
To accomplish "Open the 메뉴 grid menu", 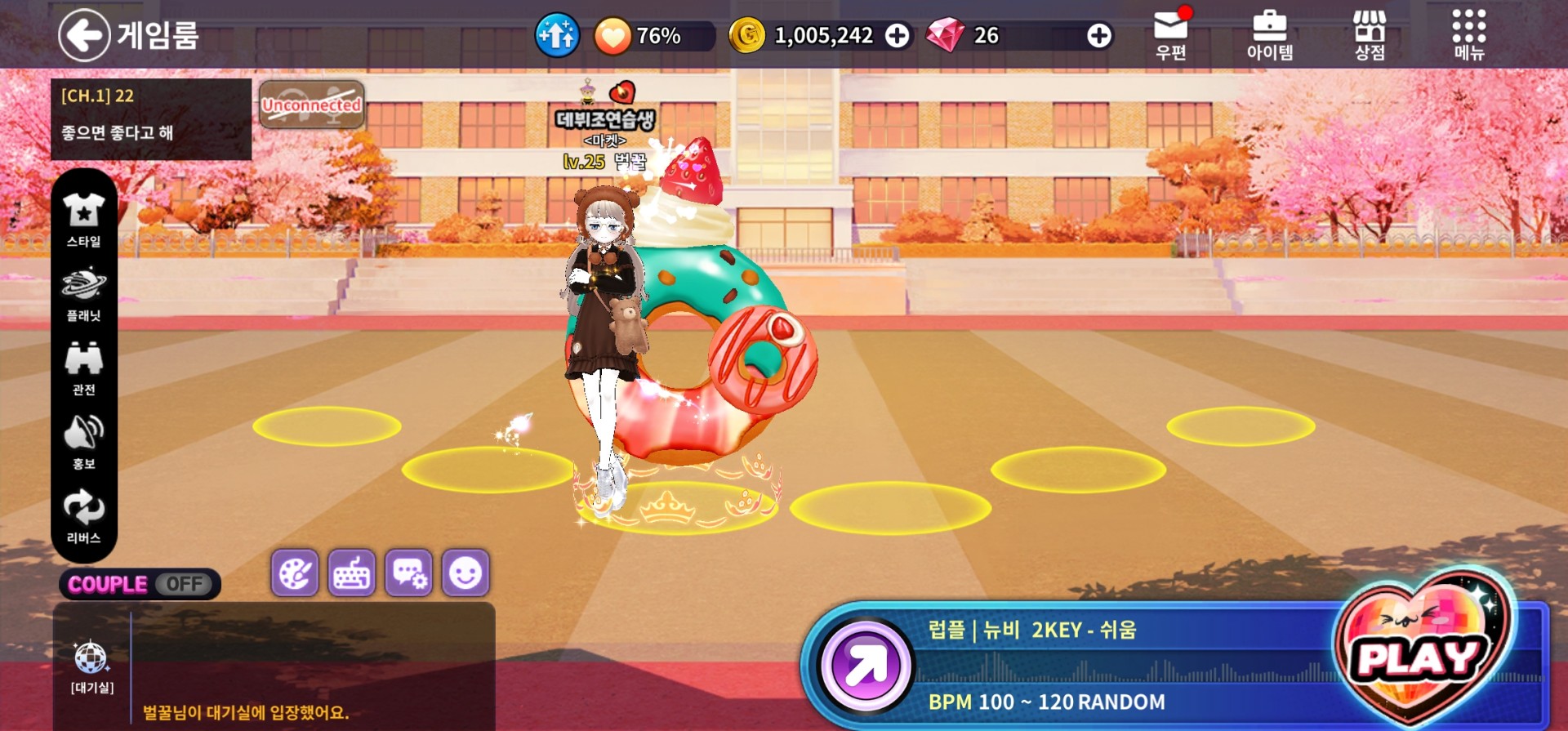I will [1468, 35].
